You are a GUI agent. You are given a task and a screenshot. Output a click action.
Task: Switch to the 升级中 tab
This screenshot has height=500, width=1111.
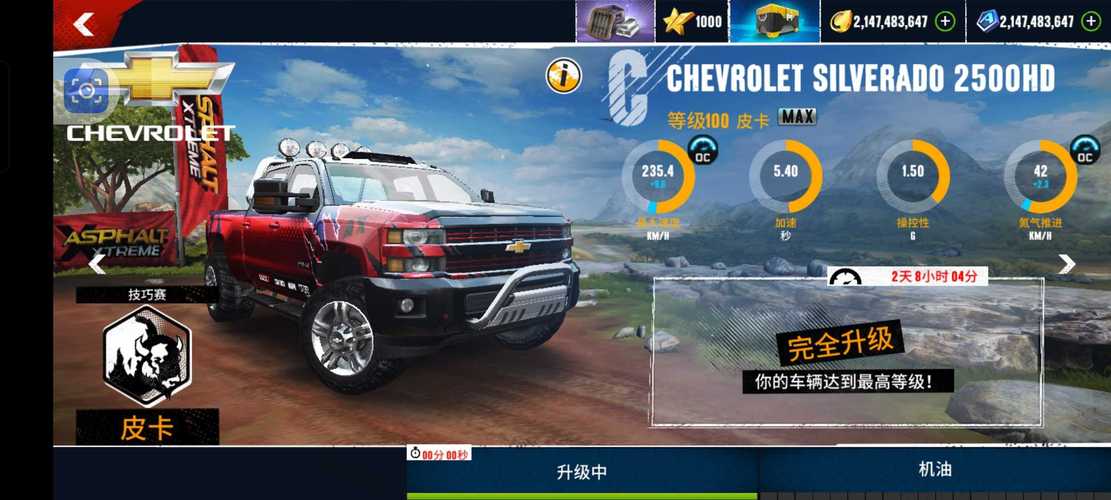point(582,472)
